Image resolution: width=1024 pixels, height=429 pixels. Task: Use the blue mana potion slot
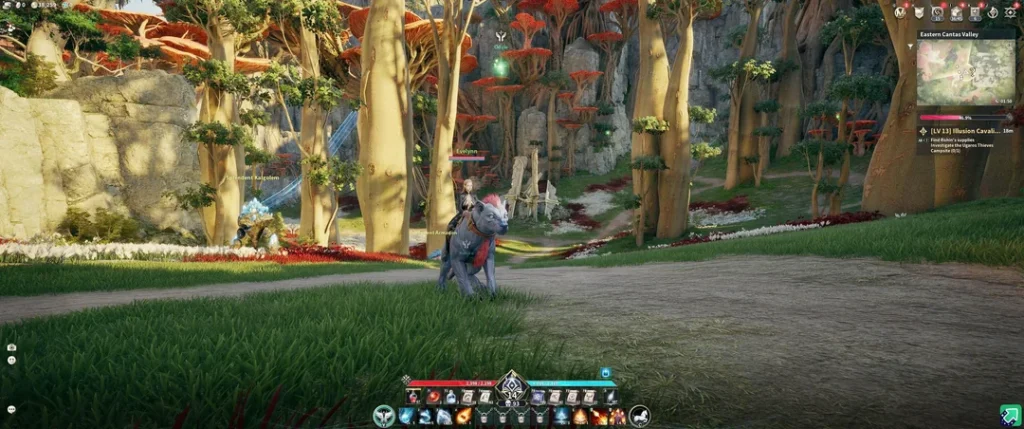point(450,397)
